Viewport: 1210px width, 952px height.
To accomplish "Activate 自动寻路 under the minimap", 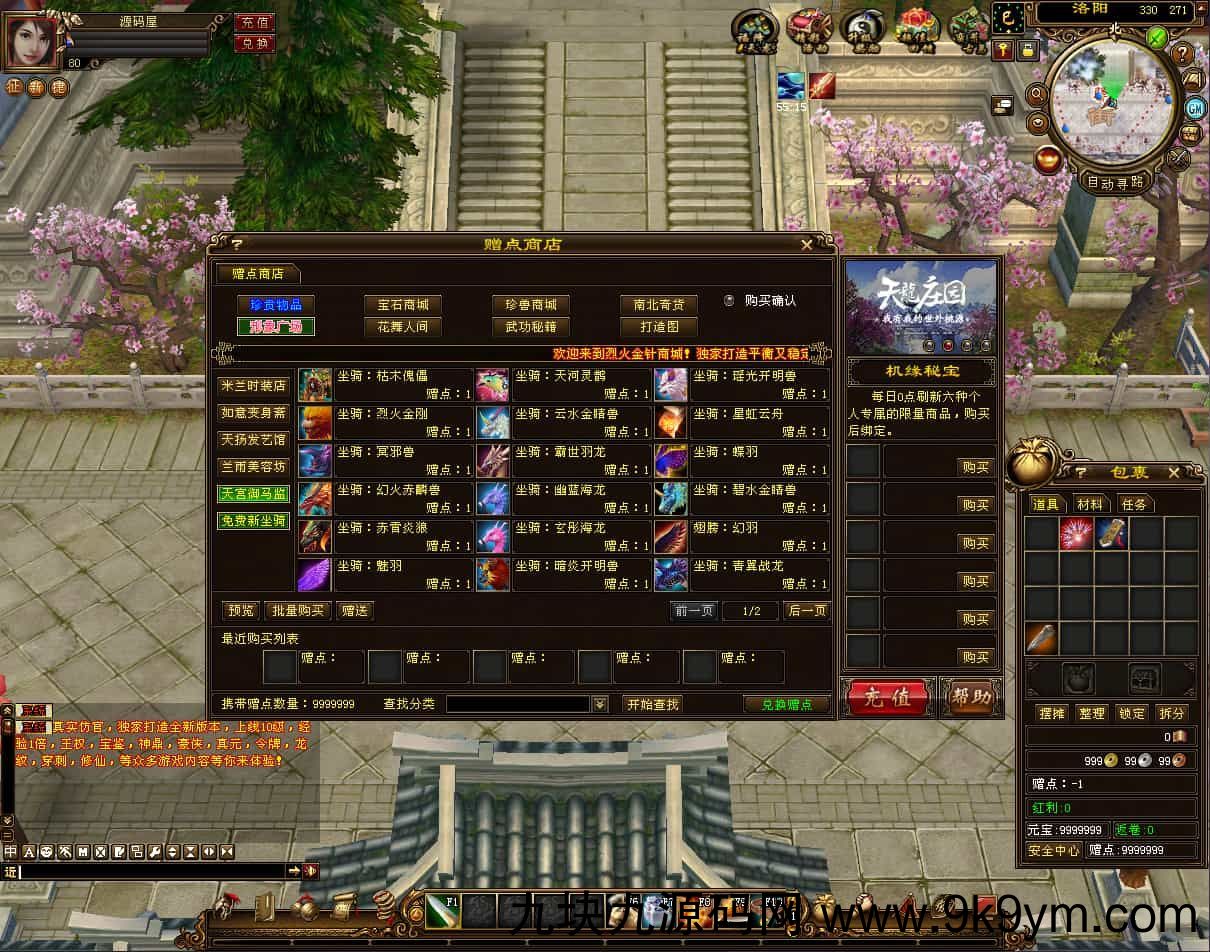I will [1115, 182].
